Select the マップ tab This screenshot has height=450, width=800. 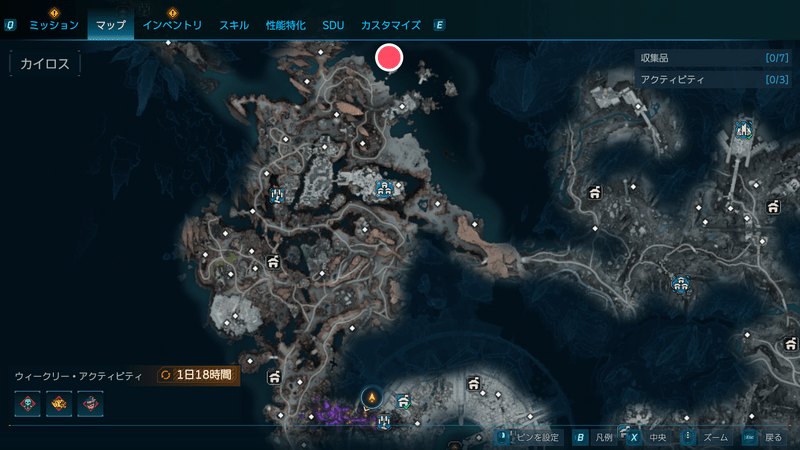click(x=110, y=24)
